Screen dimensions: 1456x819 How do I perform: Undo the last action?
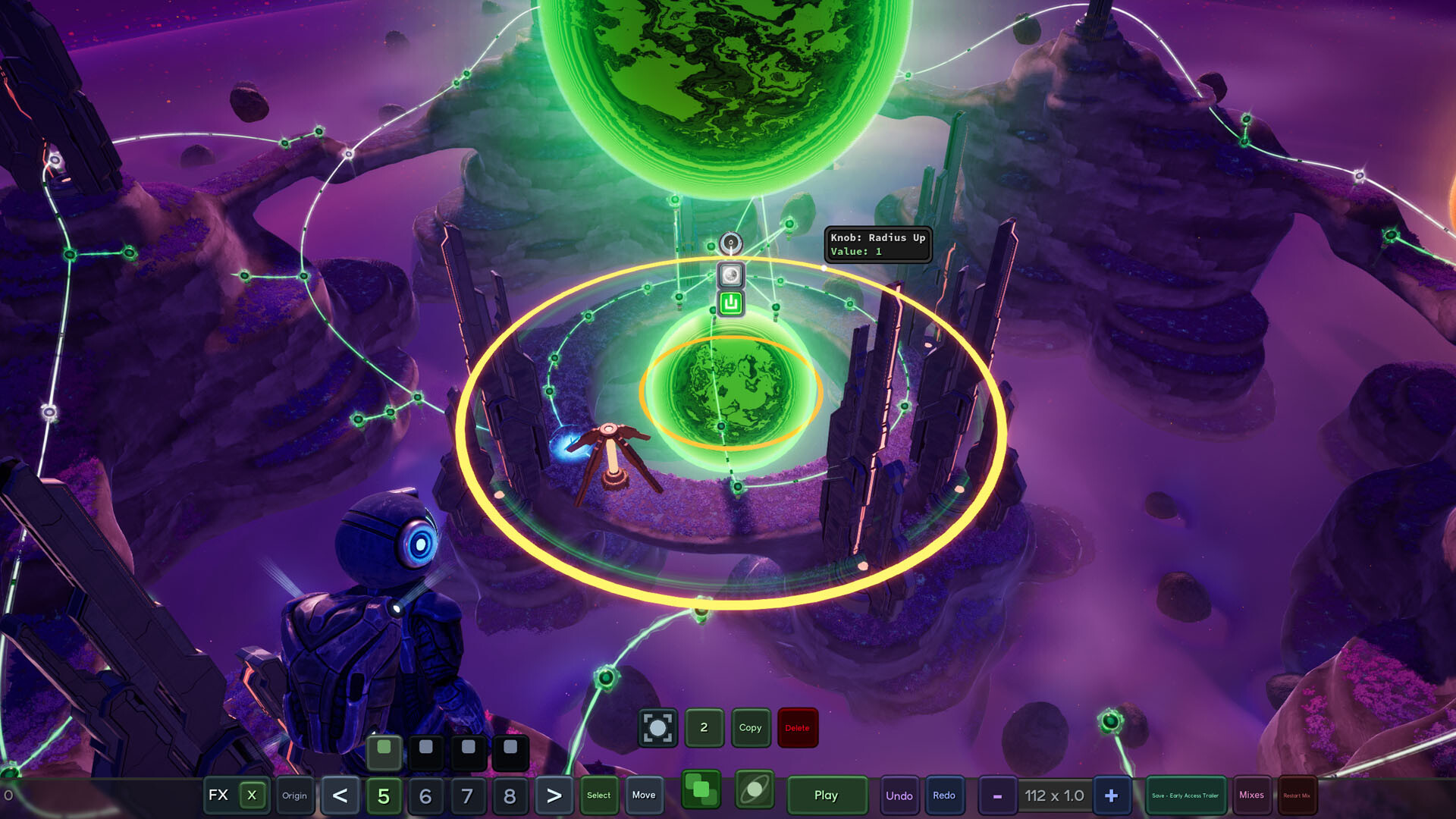pos(899,795)
